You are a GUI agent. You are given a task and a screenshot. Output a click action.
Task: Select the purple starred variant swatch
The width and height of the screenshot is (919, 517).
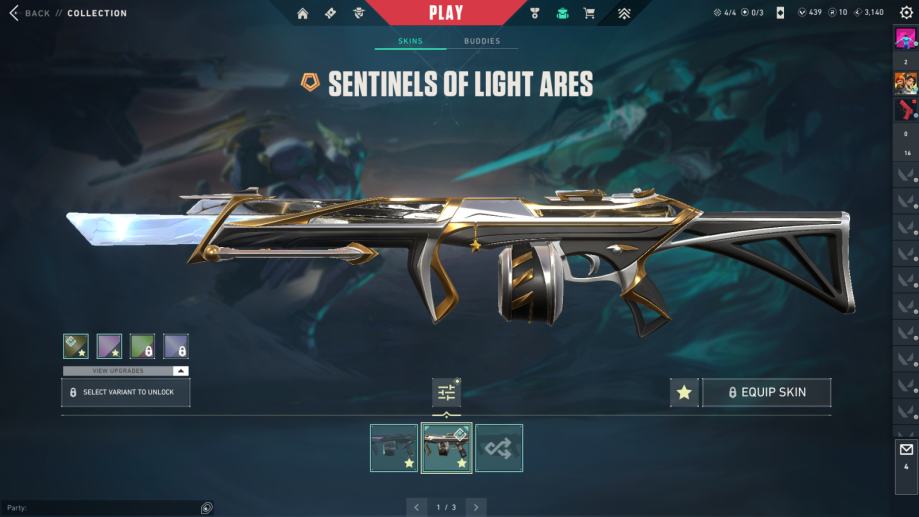[109, 346]
